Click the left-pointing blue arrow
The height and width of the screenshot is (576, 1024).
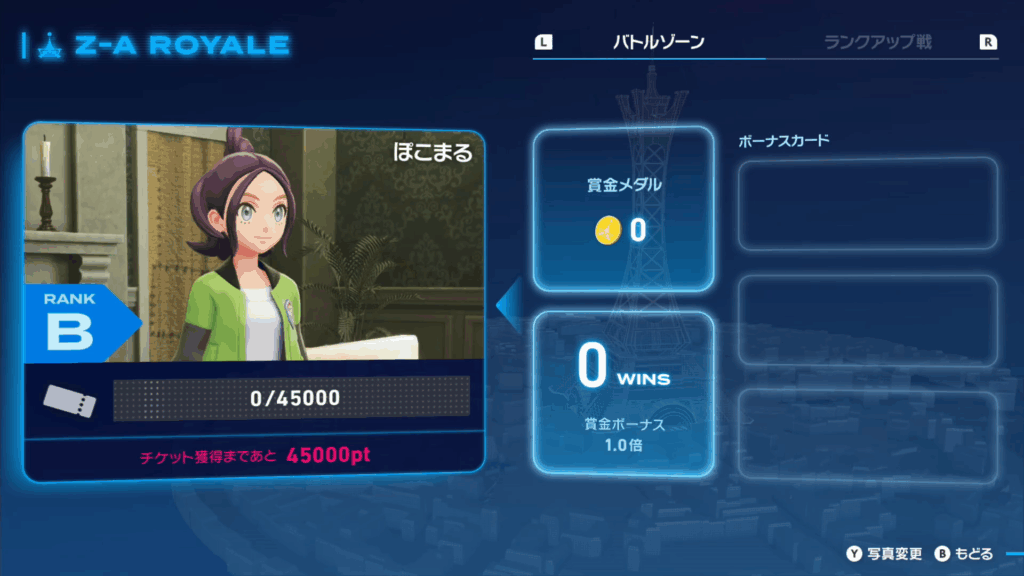tap(509, 303)
